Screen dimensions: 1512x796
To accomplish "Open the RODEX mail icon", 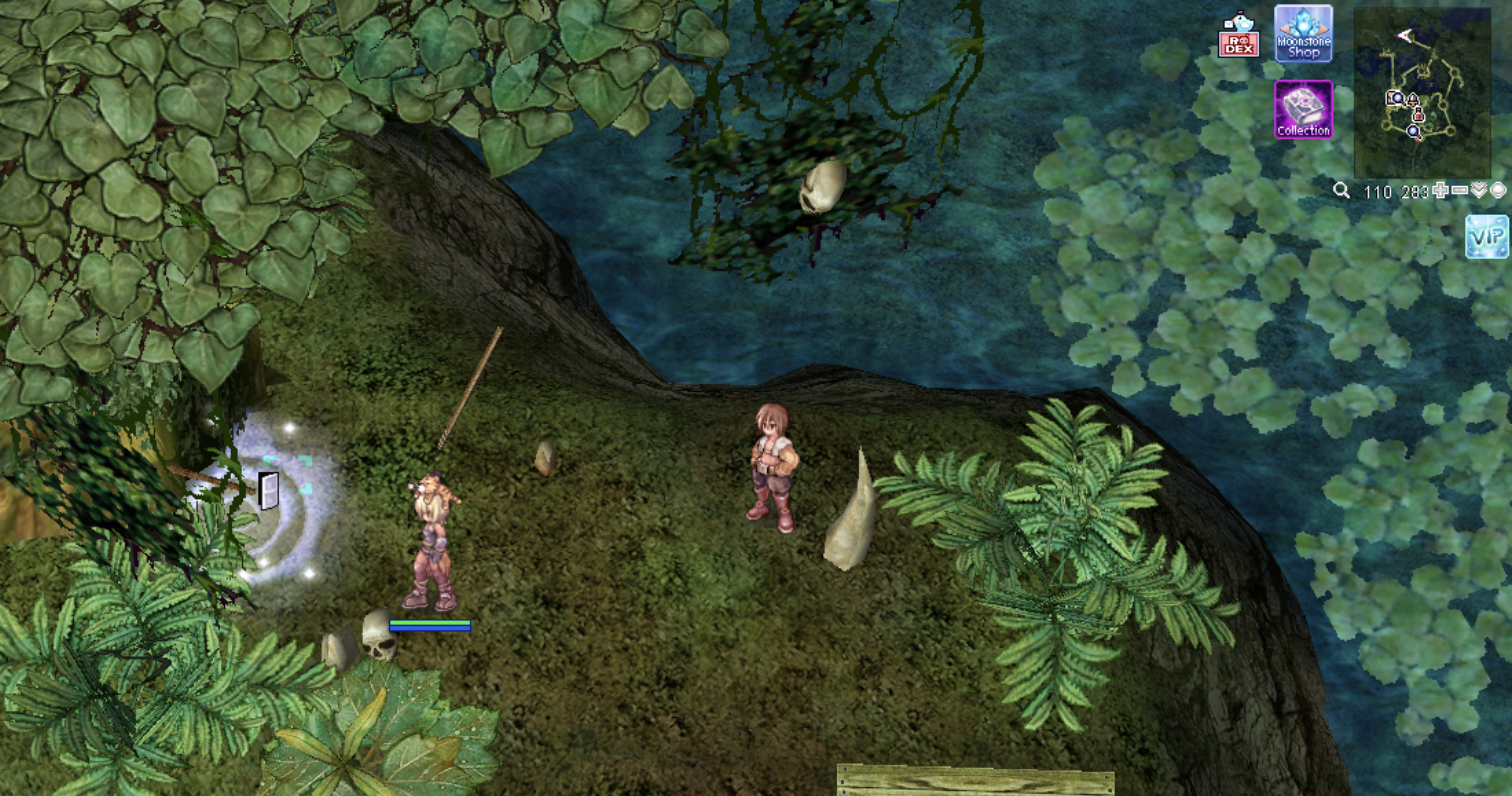I will coord(1238,37).
